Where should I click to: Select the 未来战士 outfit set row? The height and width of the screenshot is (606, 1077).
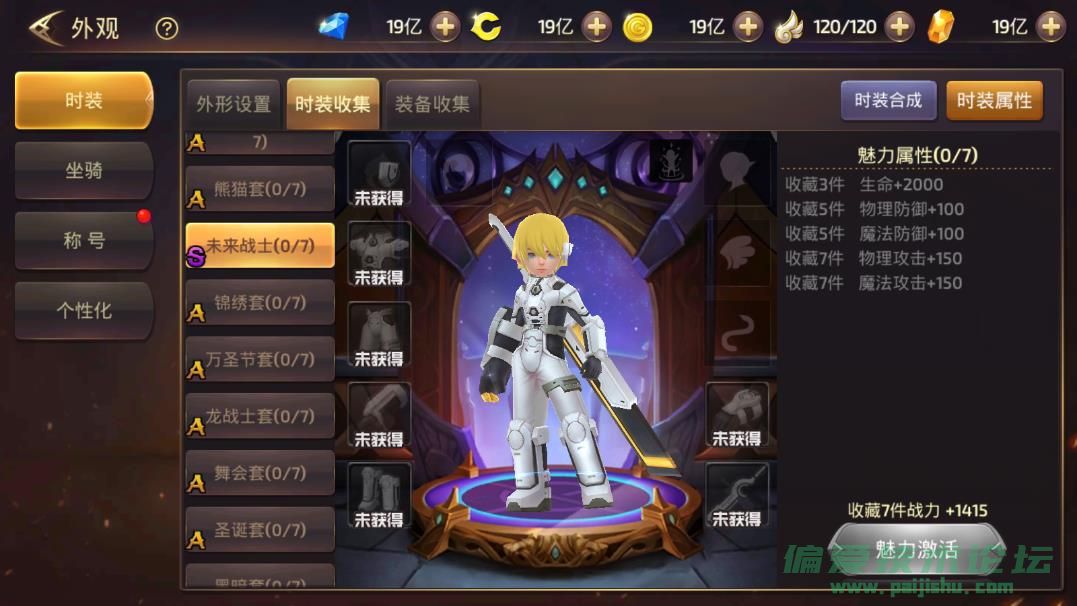click(260, 246)
